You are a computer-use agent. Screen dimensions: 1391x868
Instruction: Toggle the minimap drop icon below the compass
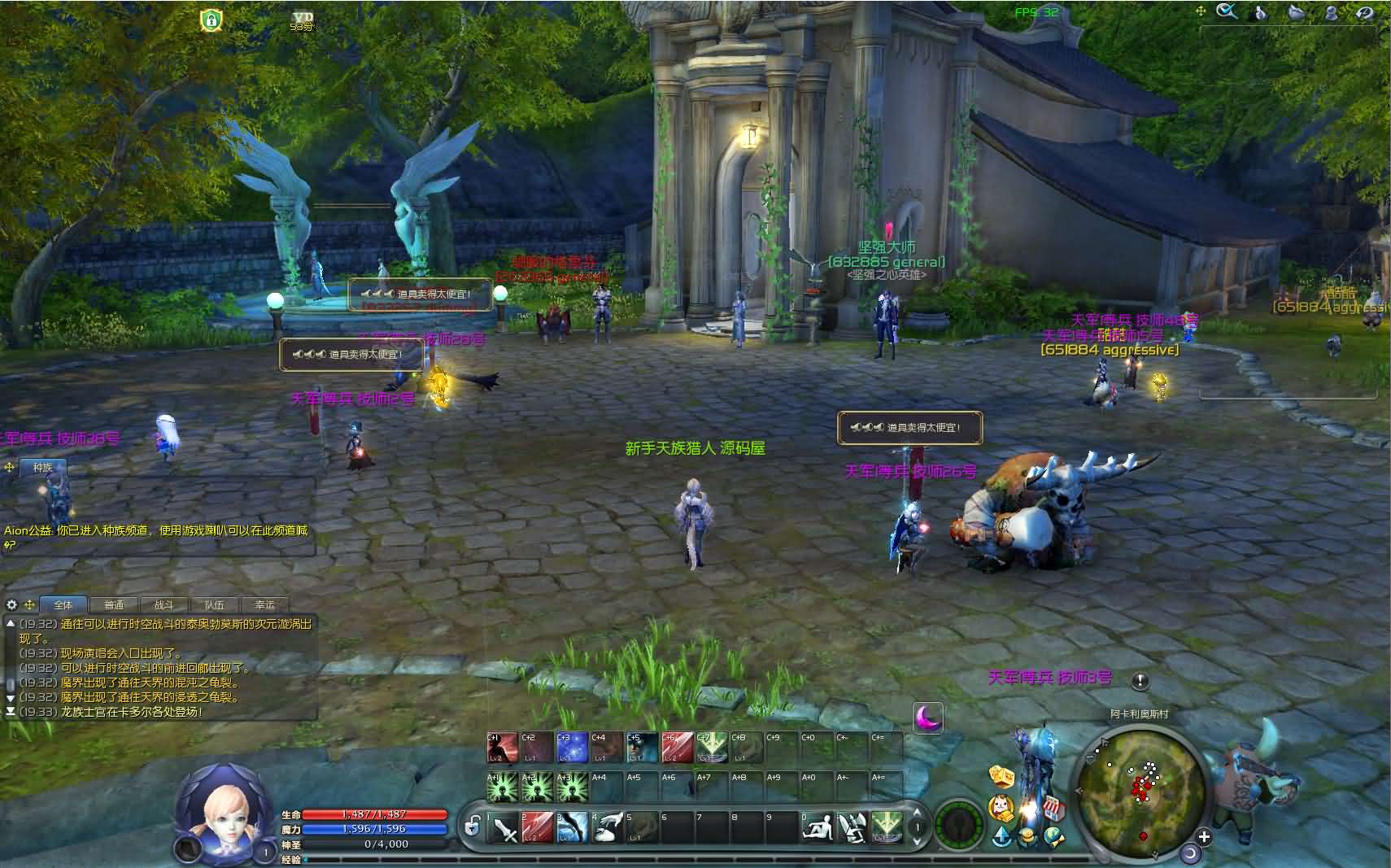tap(1001, 837)
